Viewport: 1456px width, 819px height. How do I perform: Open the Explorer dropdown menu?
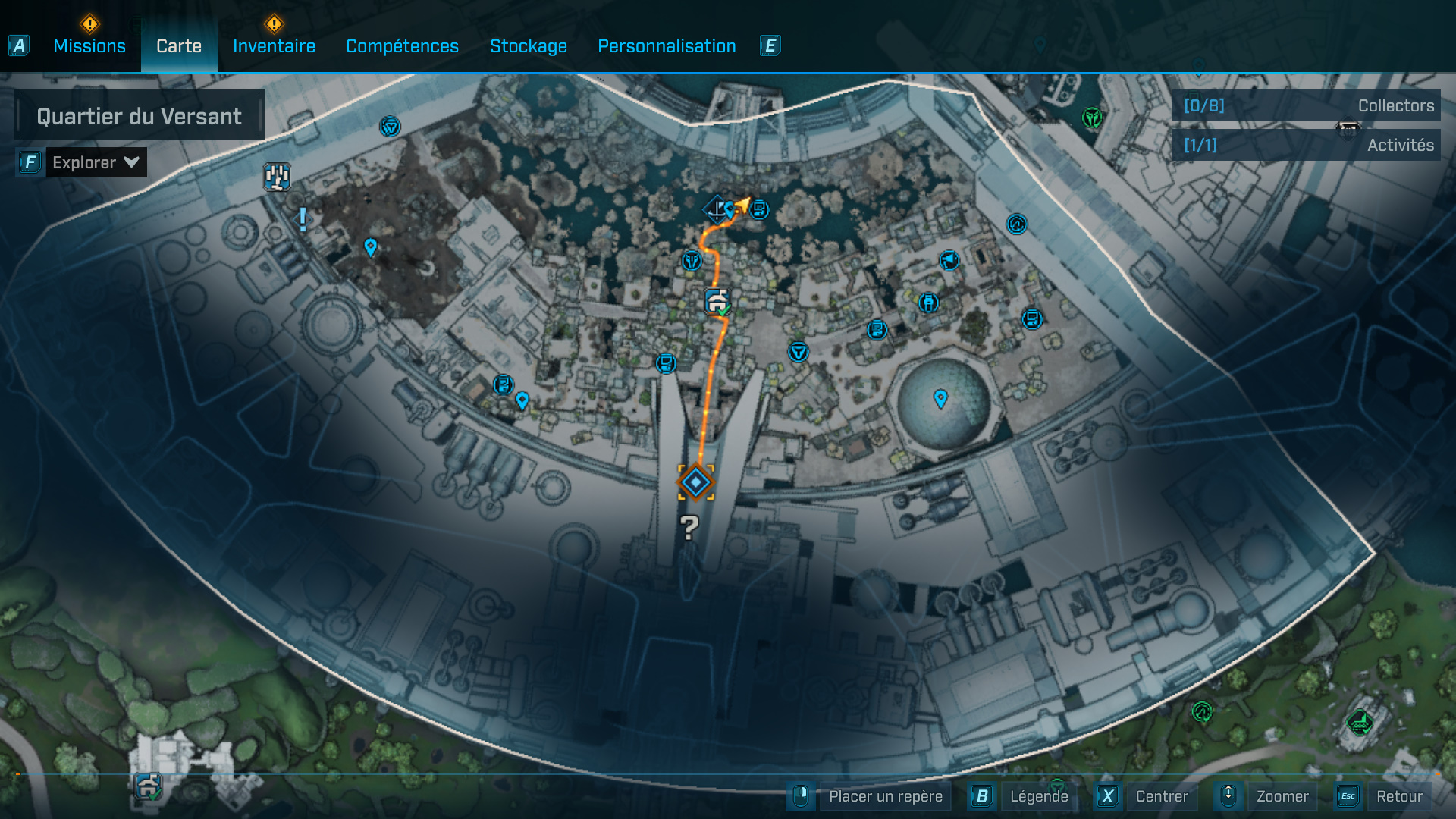point(96,162)
